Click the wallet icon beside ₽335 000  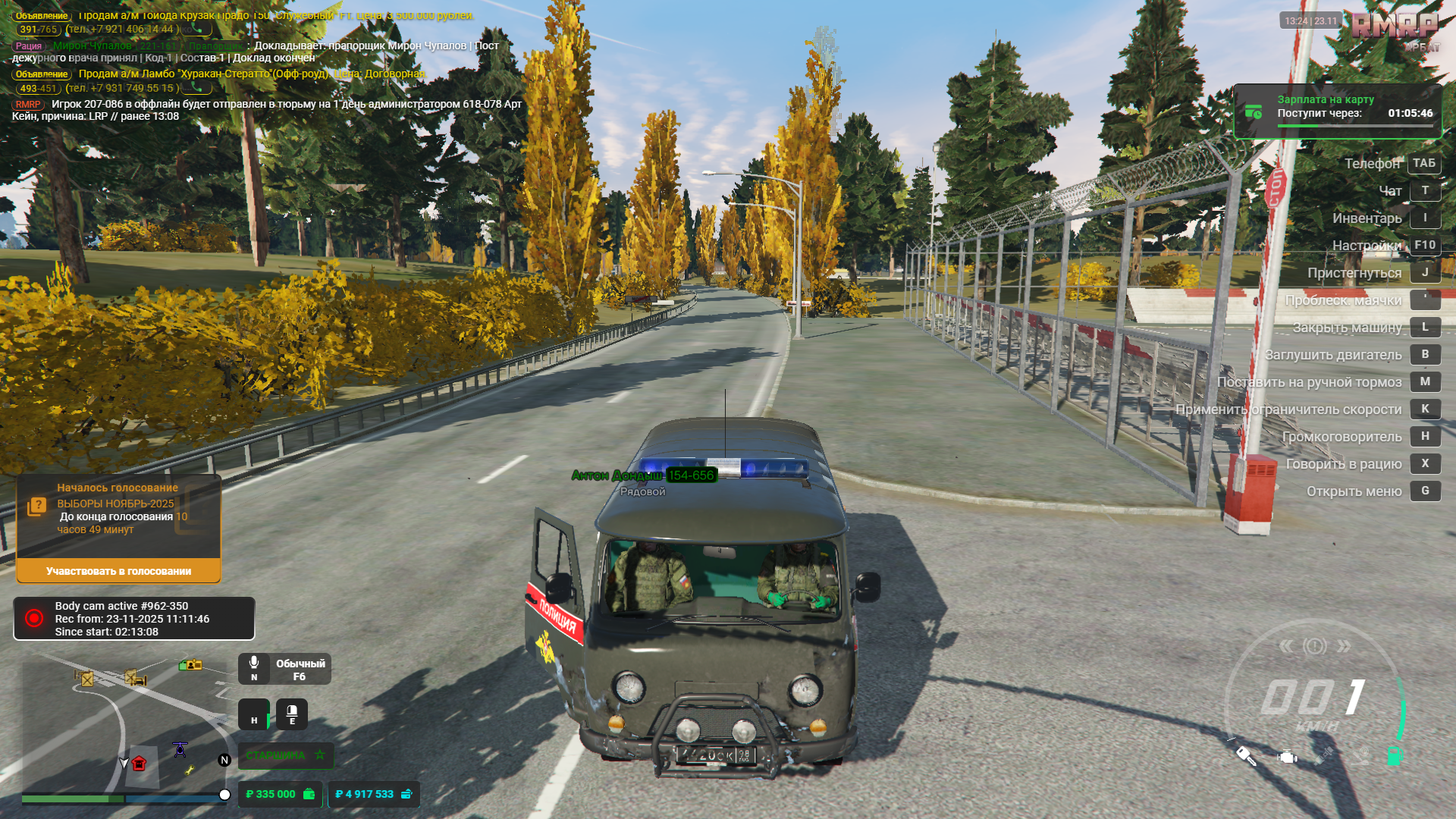click(309, 794)
